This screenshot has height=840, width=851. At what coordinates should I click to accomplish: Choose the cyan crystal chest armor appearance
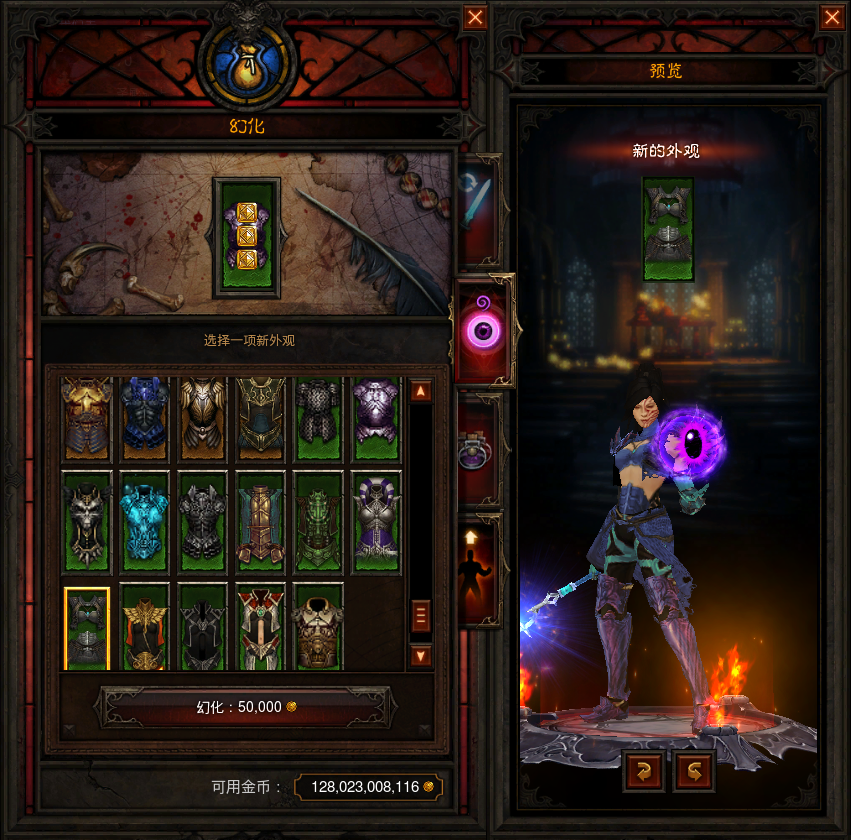pyautogui.click(x=145, y=520)
